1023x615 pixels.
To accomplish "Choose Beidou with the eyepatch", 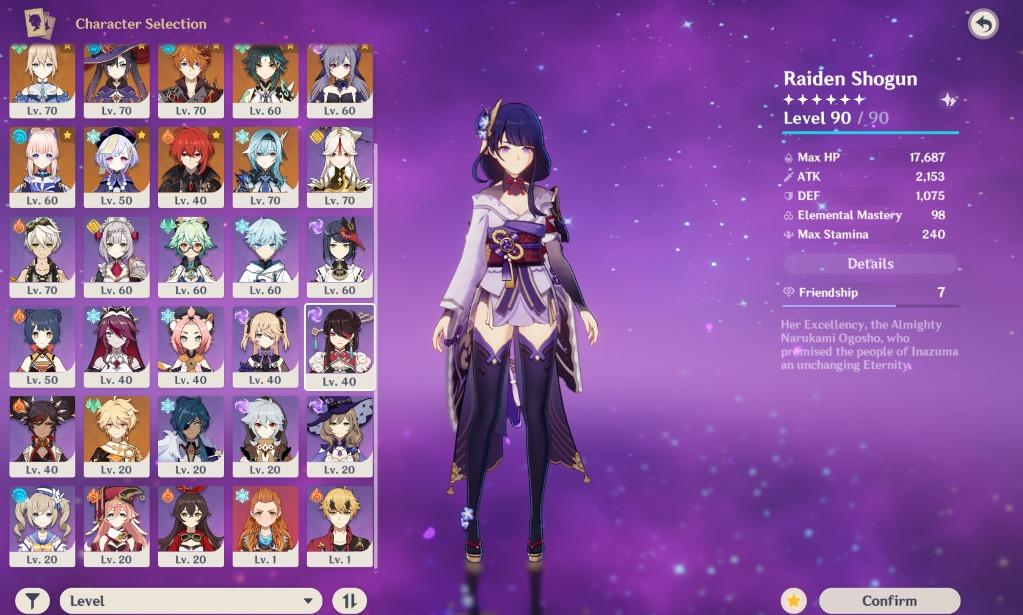I will (x=340, y=343).
